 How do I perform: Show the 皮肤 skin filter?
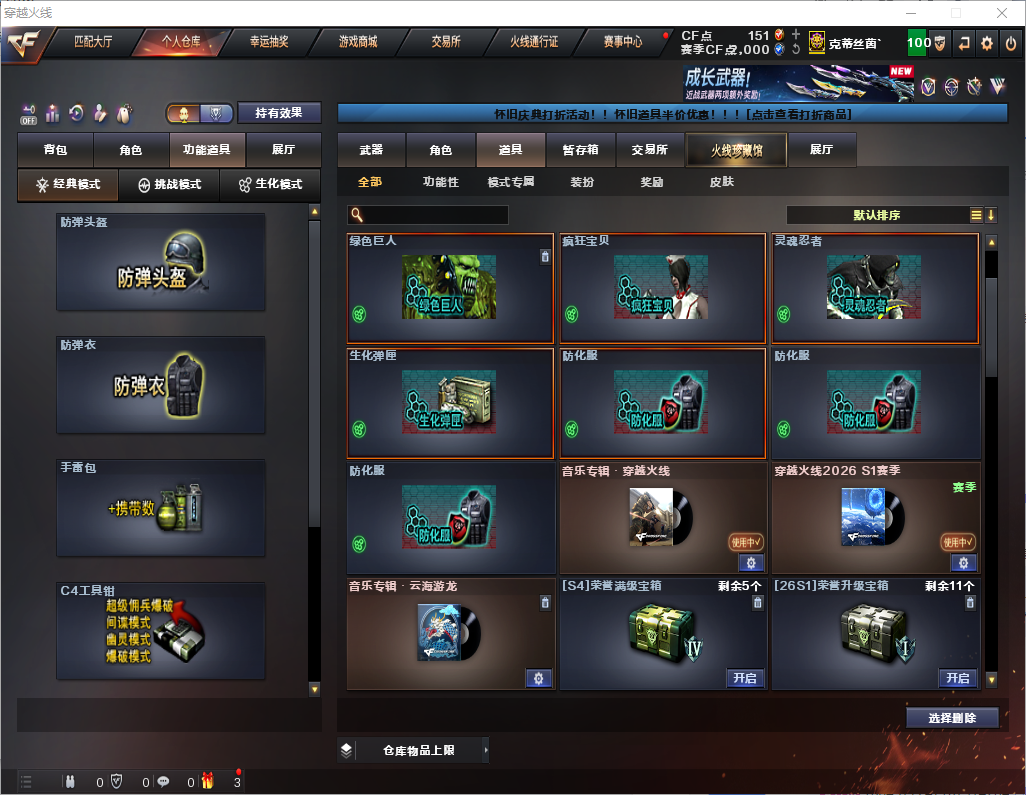tap(721, 182)
